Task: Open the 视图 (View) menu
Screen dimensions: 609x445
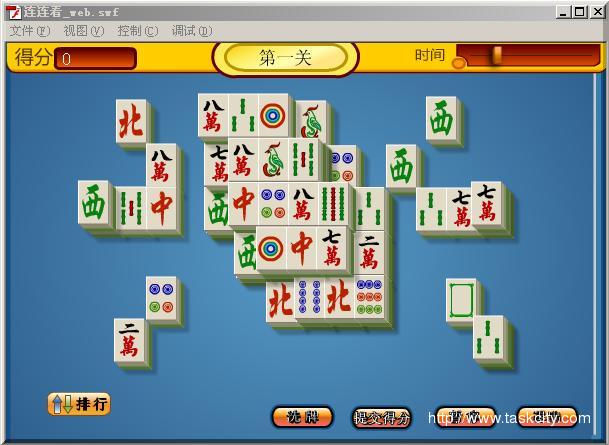Action: (83, 31)
